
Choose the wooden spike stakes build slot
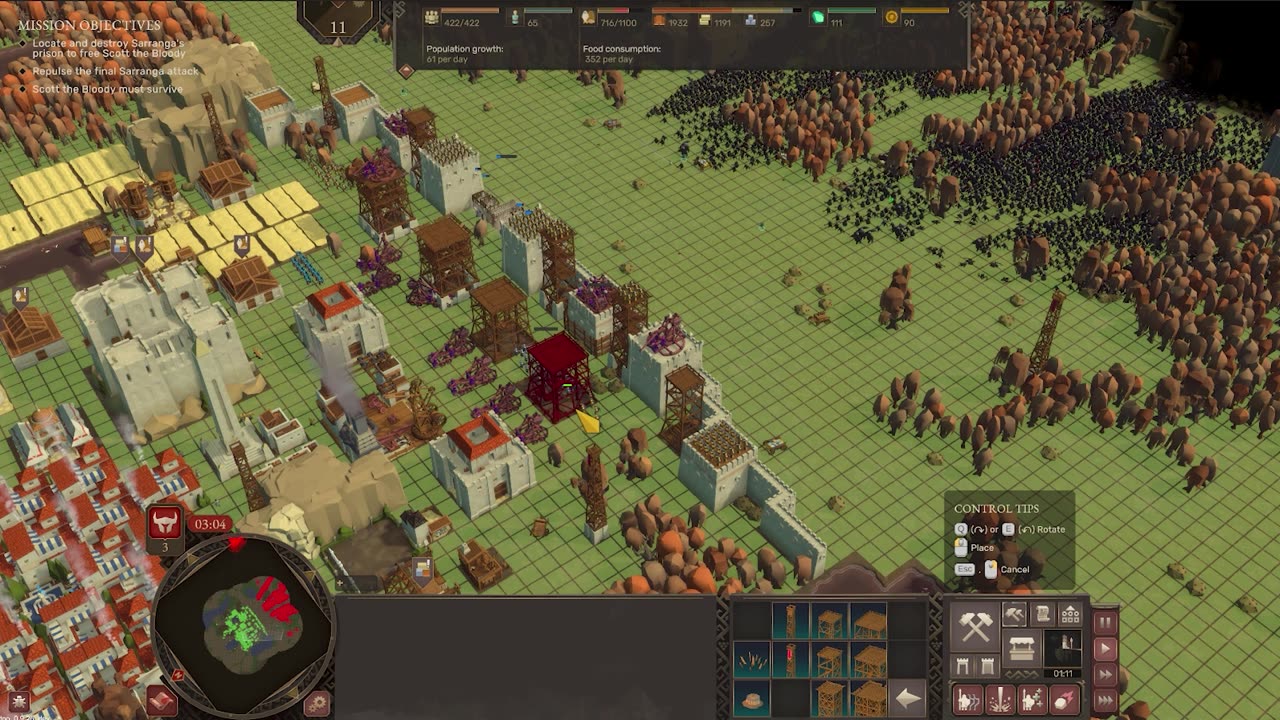[752, 660]
